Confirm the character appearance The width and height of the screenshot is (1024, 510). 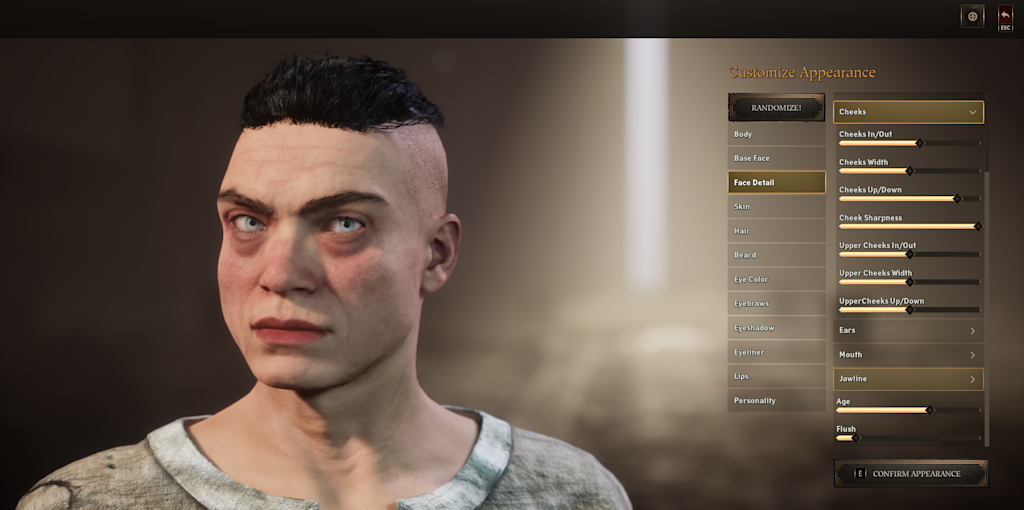(911, 474)
